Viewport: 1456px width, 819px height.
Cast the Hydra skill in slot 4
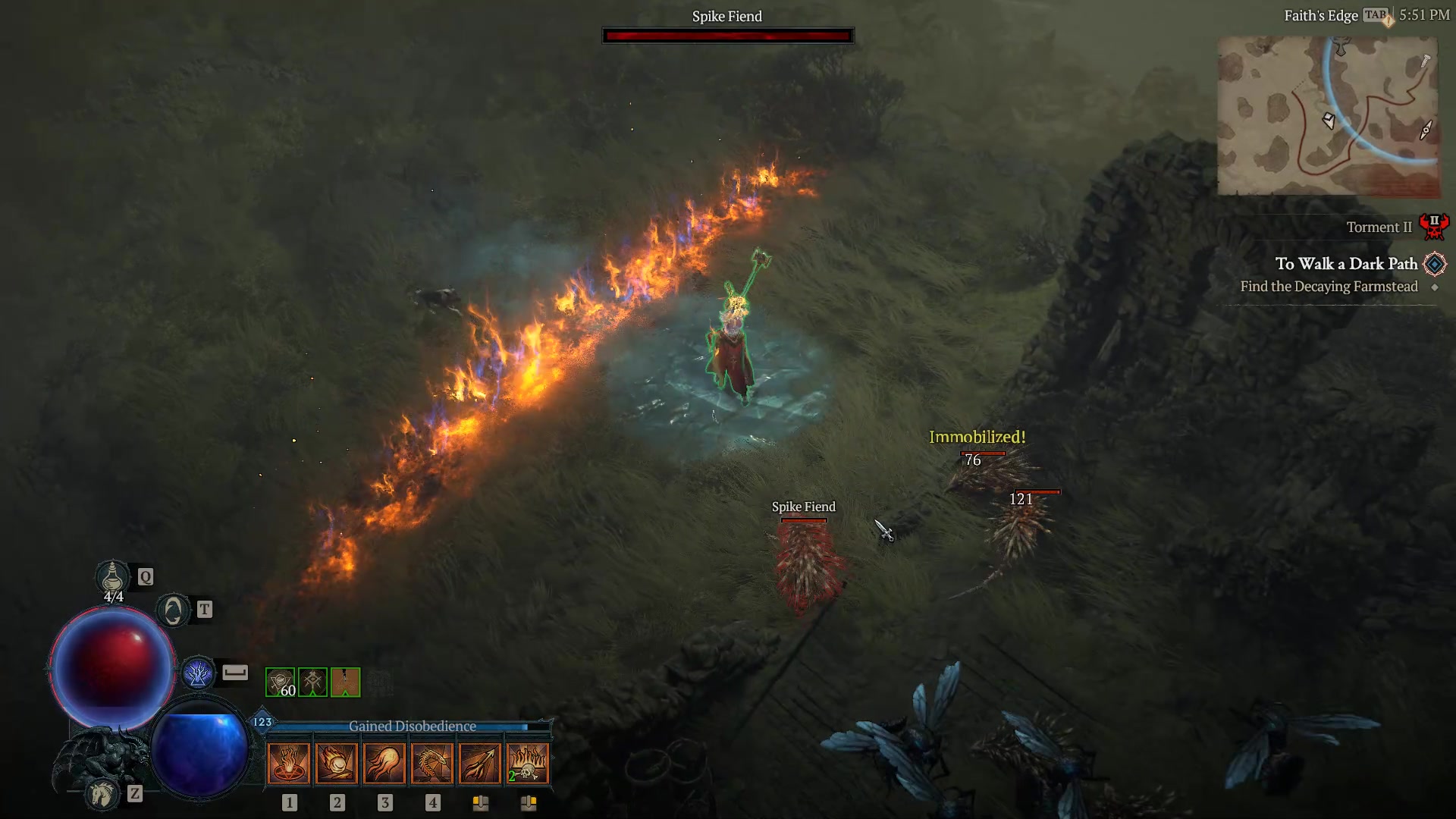434,762
